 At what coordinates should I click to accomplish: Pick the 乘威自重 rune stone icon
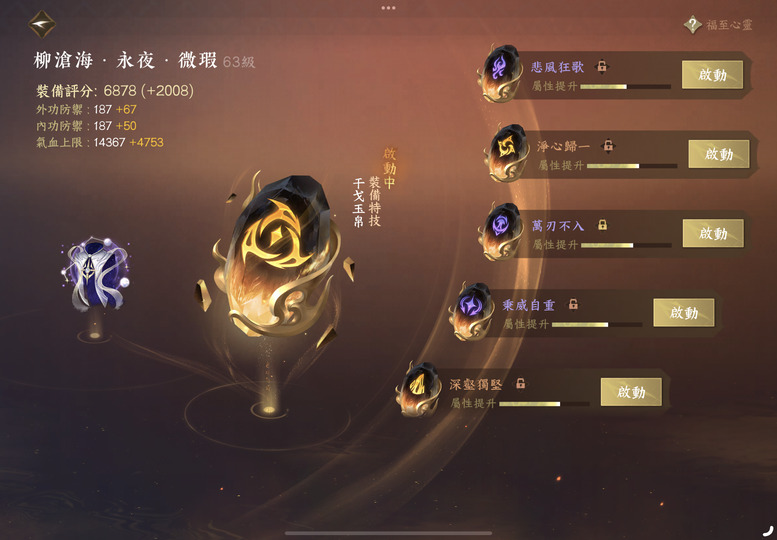click(x=471, y=310)
